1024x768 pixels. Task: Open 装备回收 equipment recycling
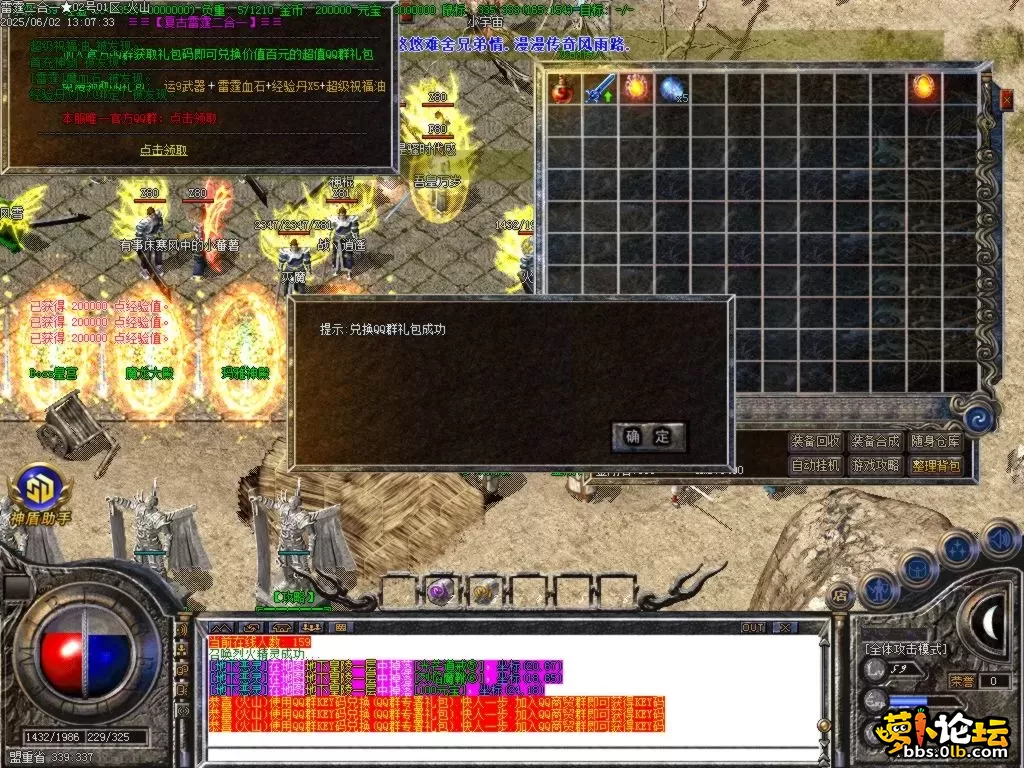[x=816, y=441]
